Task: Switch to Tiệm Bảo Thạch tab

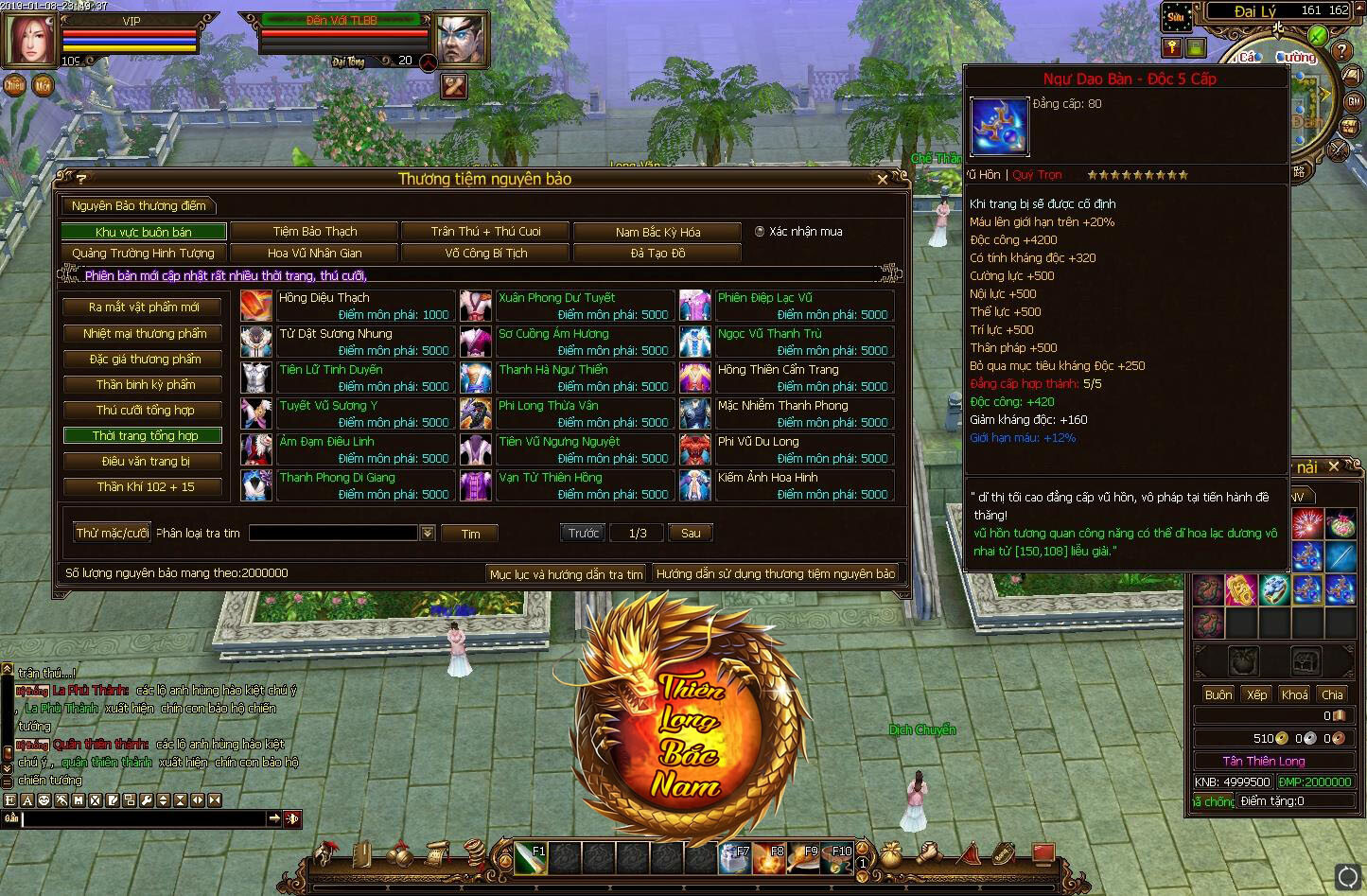Action: point(315,232)
